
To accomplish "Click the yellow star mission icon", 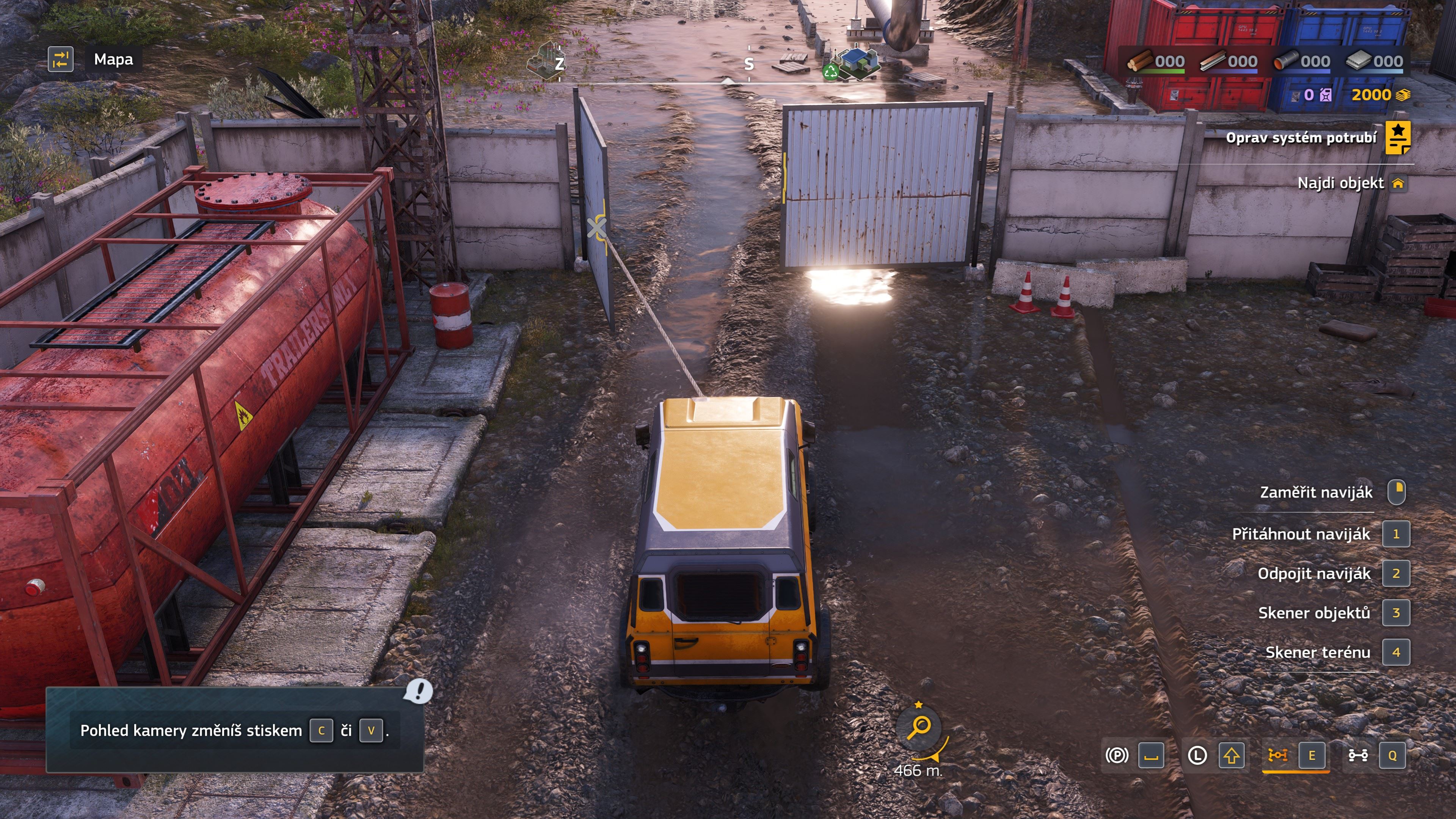I will (x=1397, y=138).
